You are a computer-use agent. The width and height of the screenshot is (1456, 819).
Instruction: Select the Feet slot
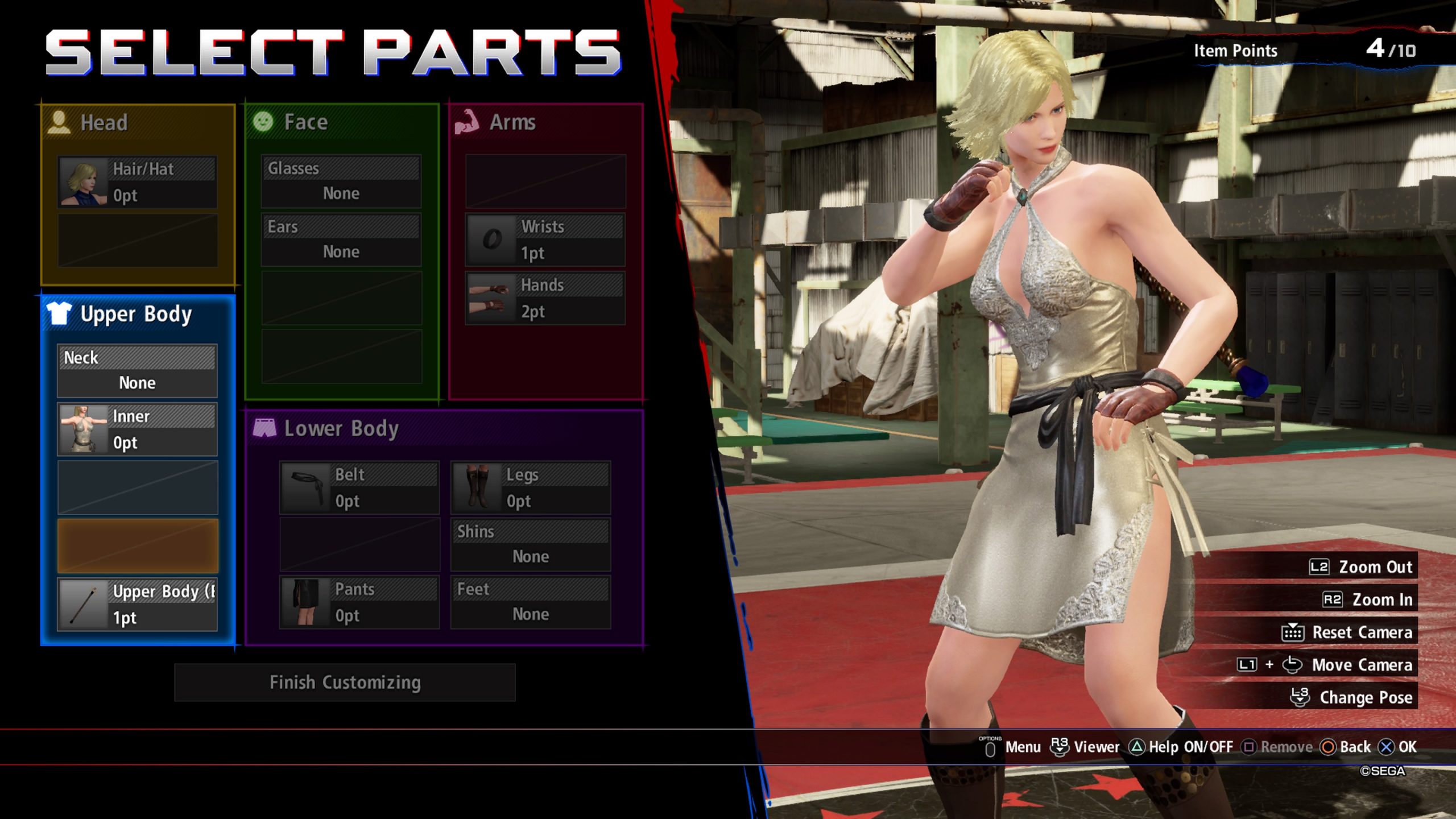point(530,602)
